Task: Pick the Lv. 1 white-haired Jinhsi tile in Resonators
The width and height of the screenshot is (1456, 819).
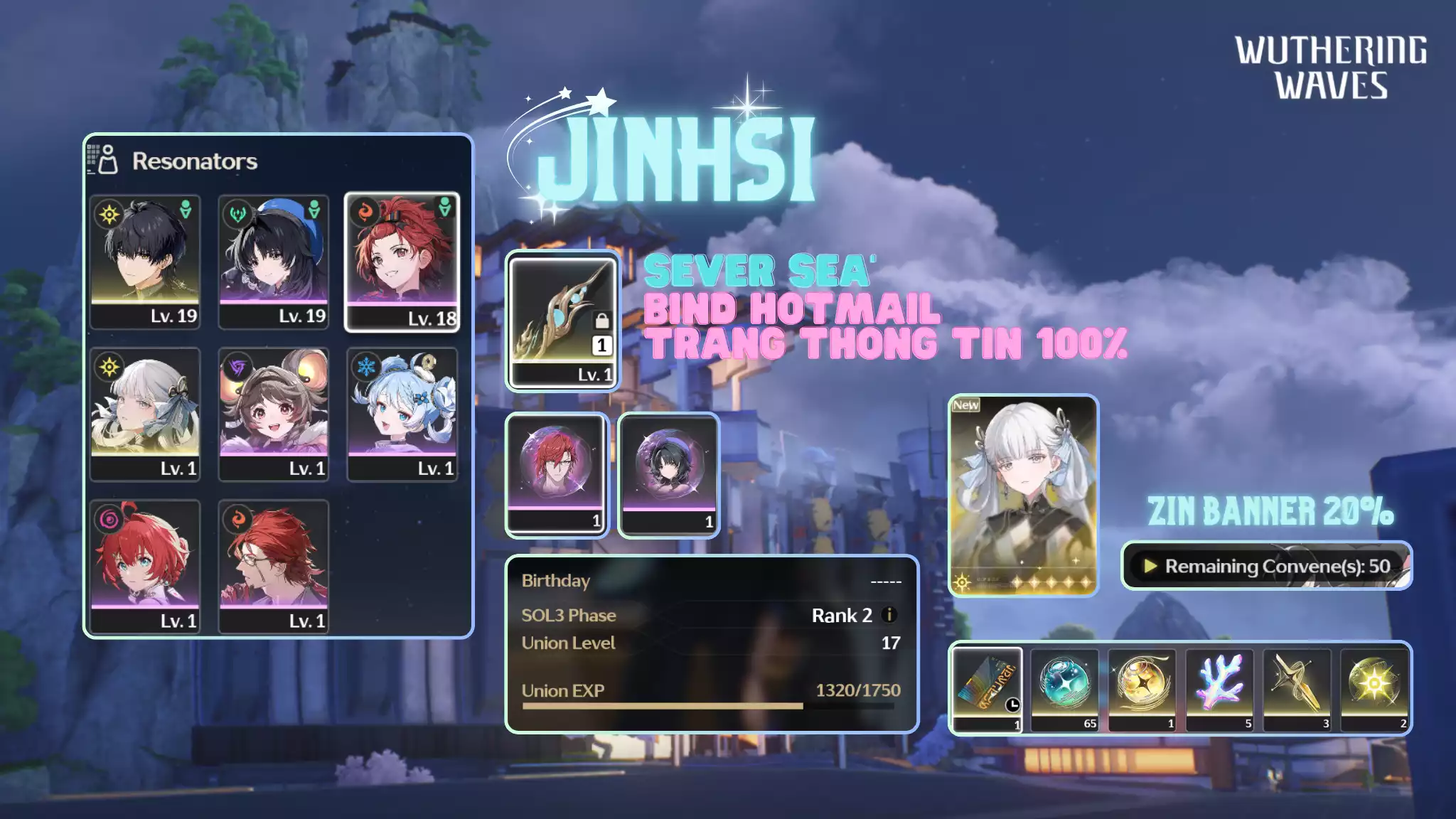Action: pos(145,414)
